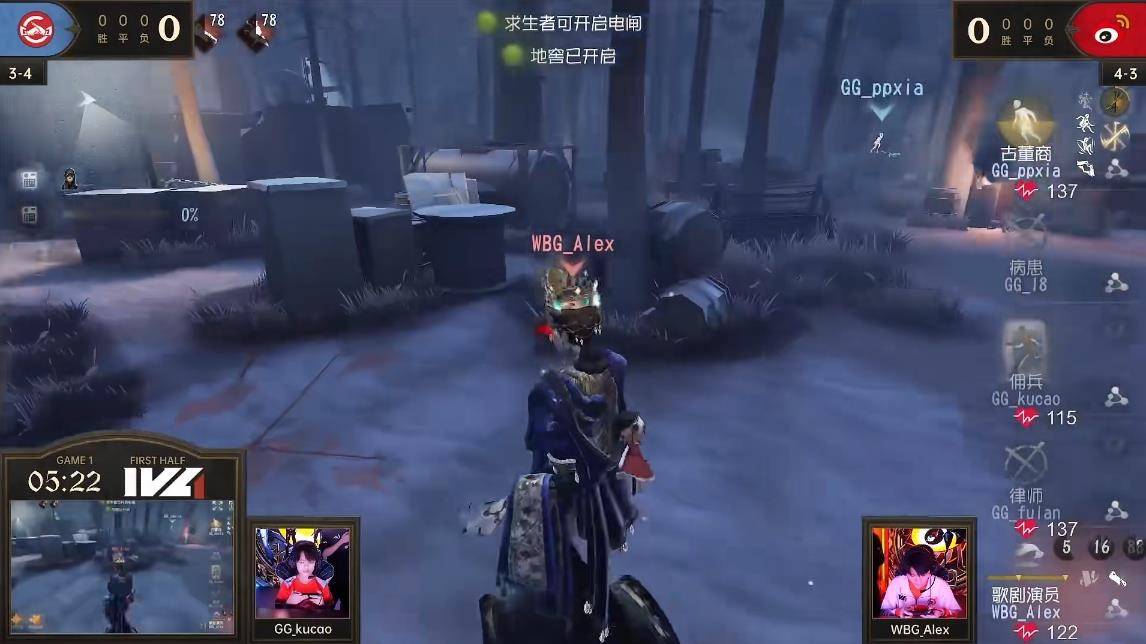
Task: Click the blue team logo badge
Action: point(36,28)
